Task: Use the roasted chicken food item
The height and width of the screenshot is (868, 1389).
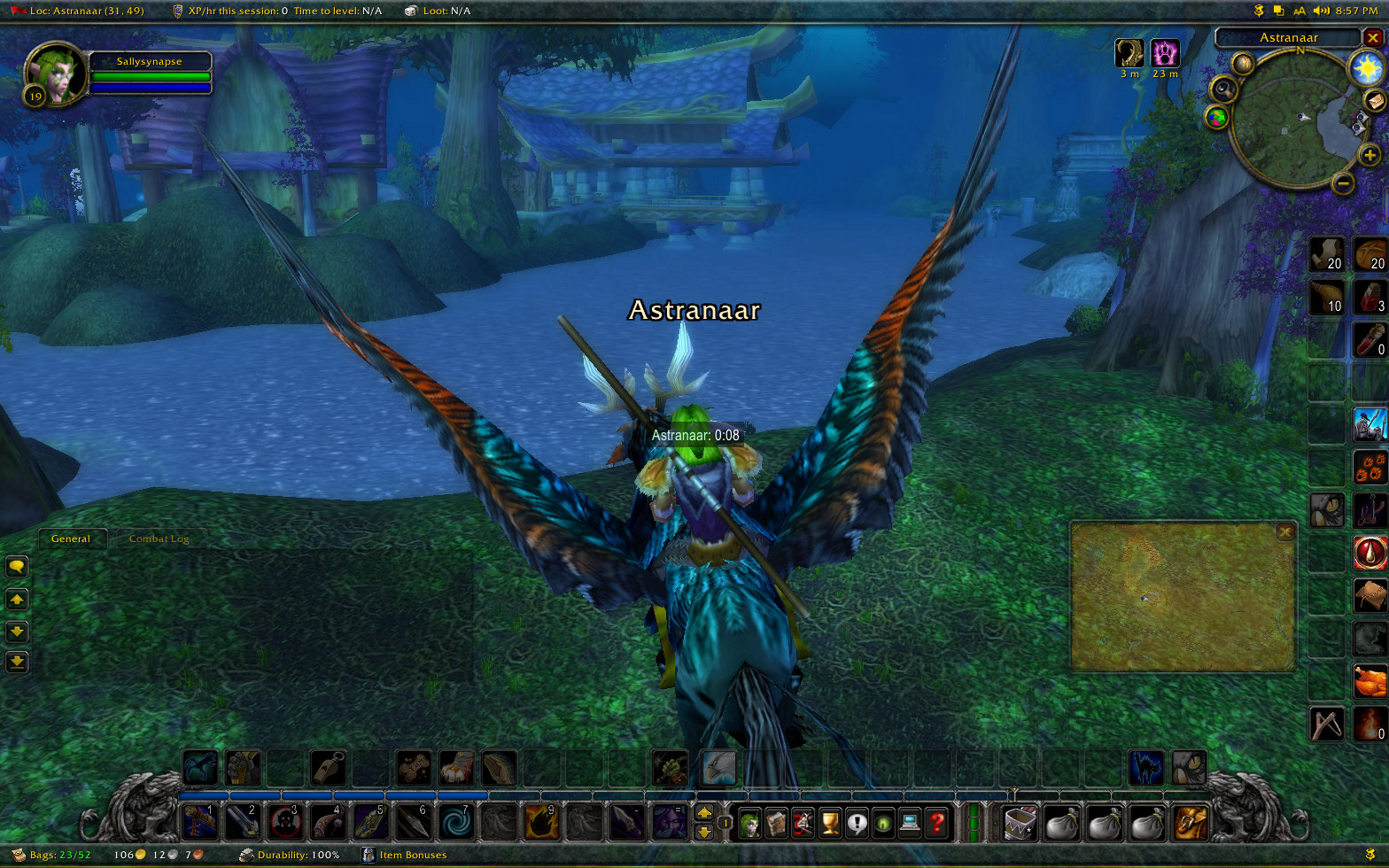Action: (1370, 681)
